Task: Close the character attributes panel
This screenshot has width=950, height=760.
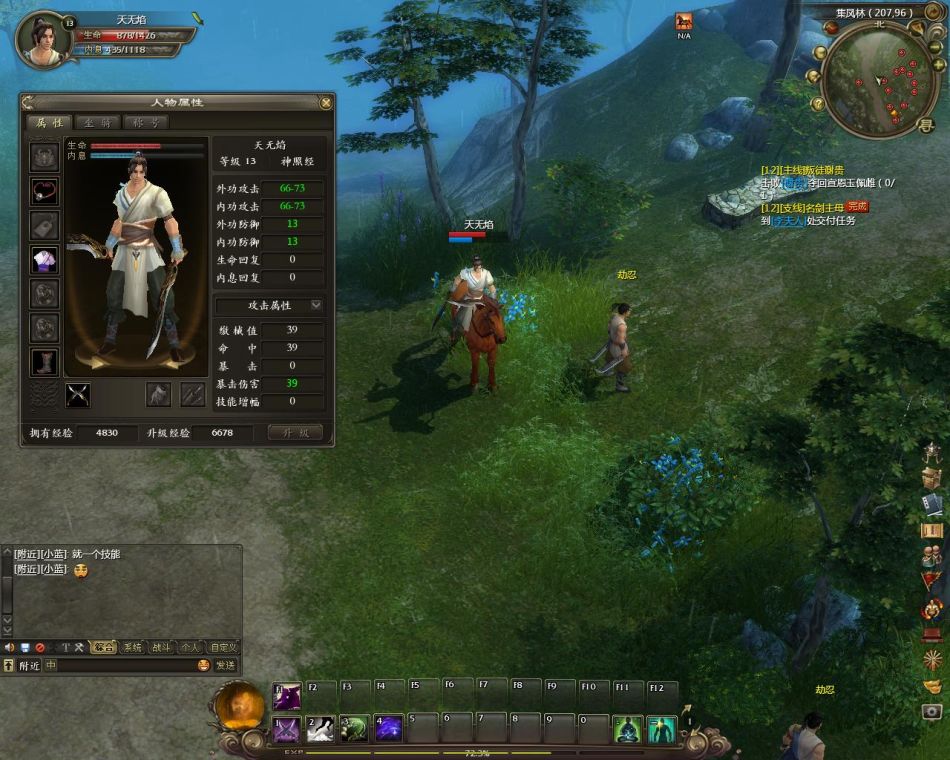Action: [326, 102]
